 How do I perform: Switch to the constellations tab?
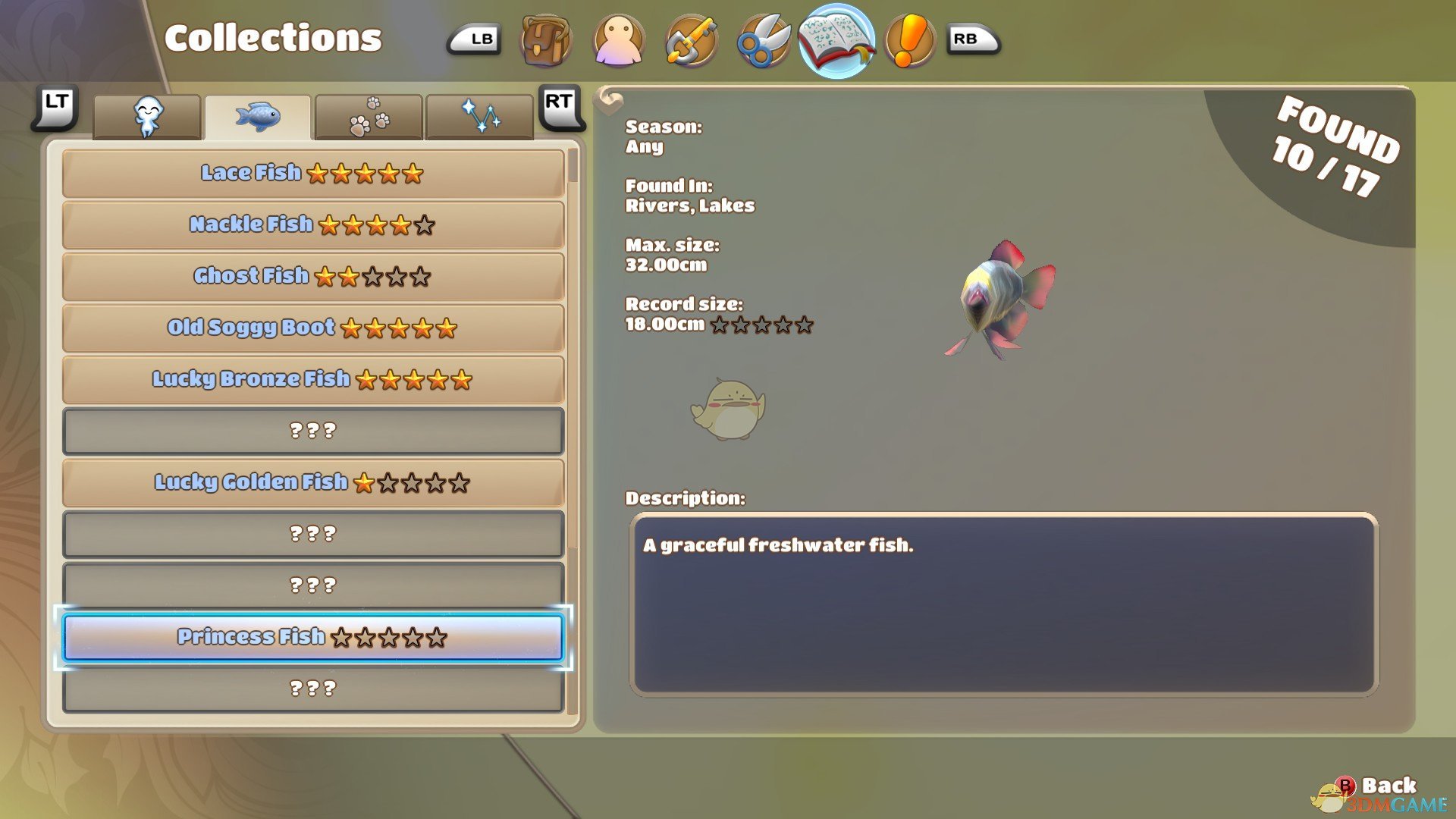pyautogui.click(x=479, y=118)
